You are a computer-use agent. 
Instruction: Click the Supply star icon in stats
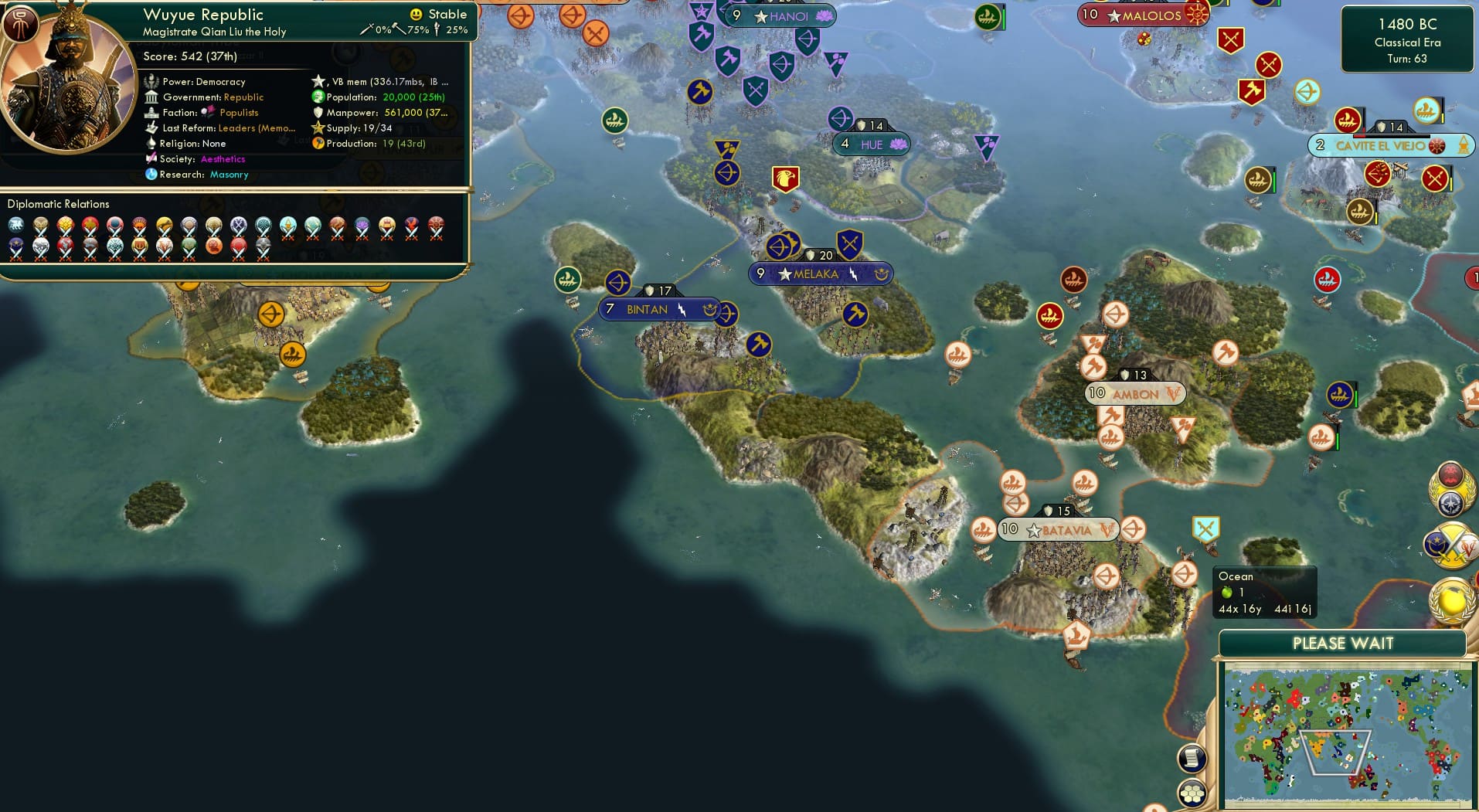coord(318,127)
